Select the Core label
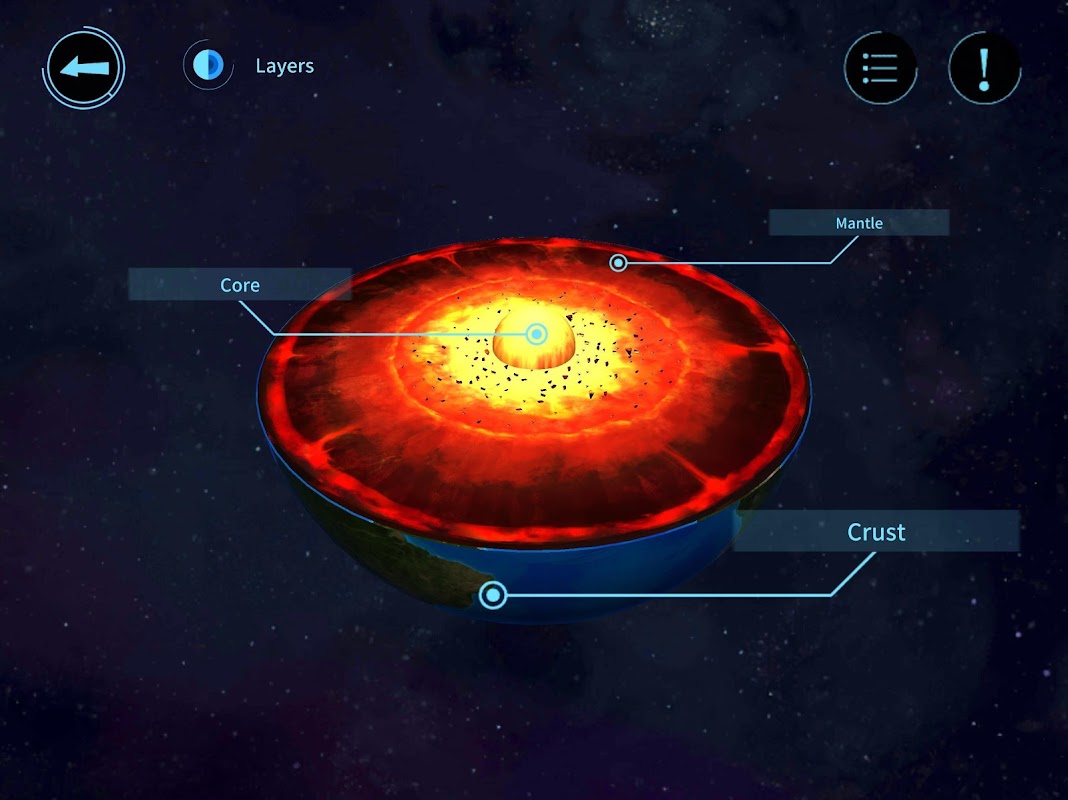1068x800 pixels. [240, 285]
